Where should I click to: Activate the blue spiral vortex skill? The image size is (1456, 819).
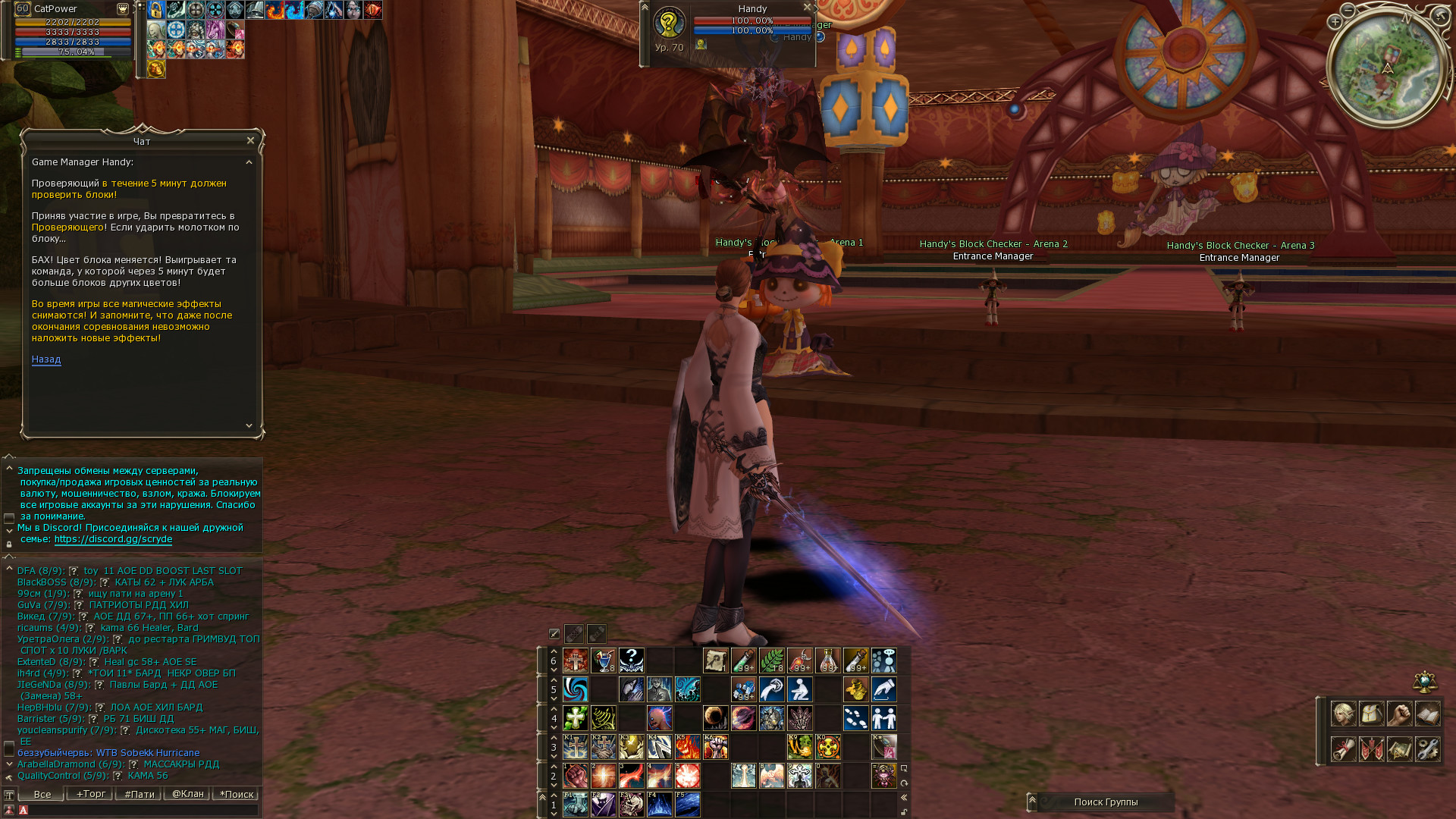576,689
